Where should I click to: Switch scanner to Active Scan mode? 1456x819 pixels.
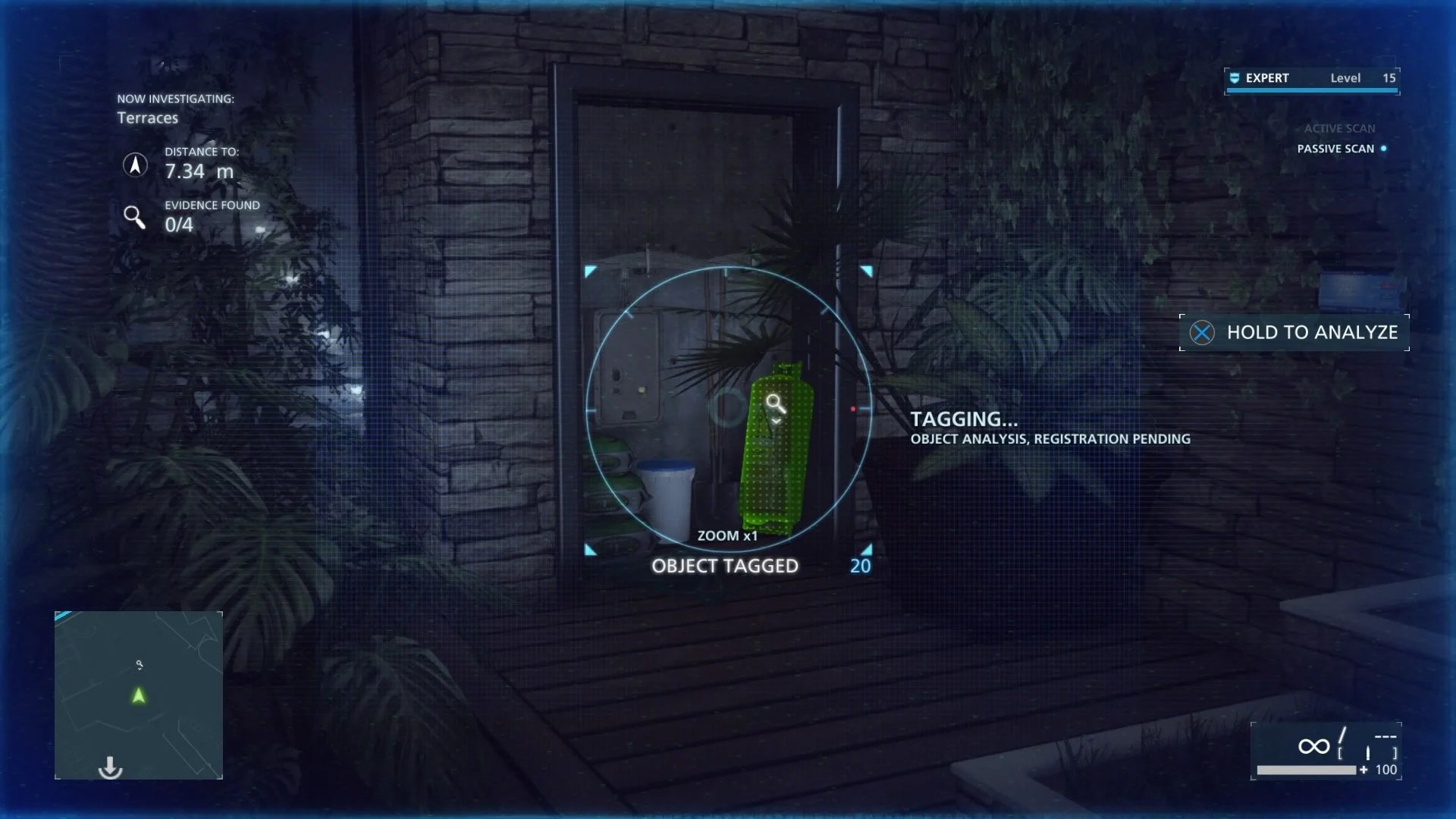point(1338,128)
